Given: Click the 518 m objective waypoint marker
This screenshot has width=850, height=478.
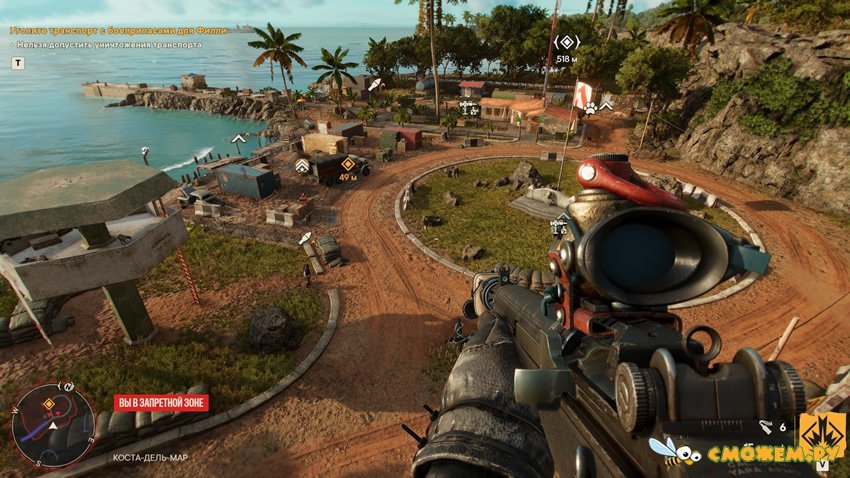Looking at the screenshot, I should tap(567, 42).
